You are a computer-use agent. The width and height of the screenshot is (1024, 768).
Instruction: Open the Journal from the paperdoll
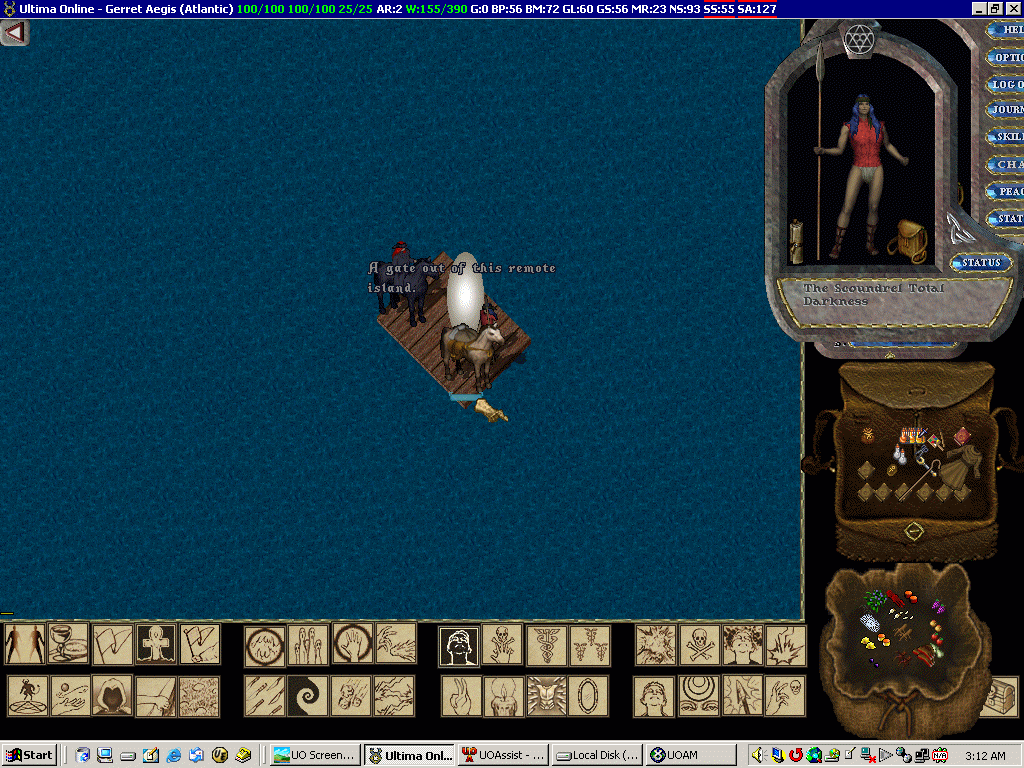[x=1005, y=110]
